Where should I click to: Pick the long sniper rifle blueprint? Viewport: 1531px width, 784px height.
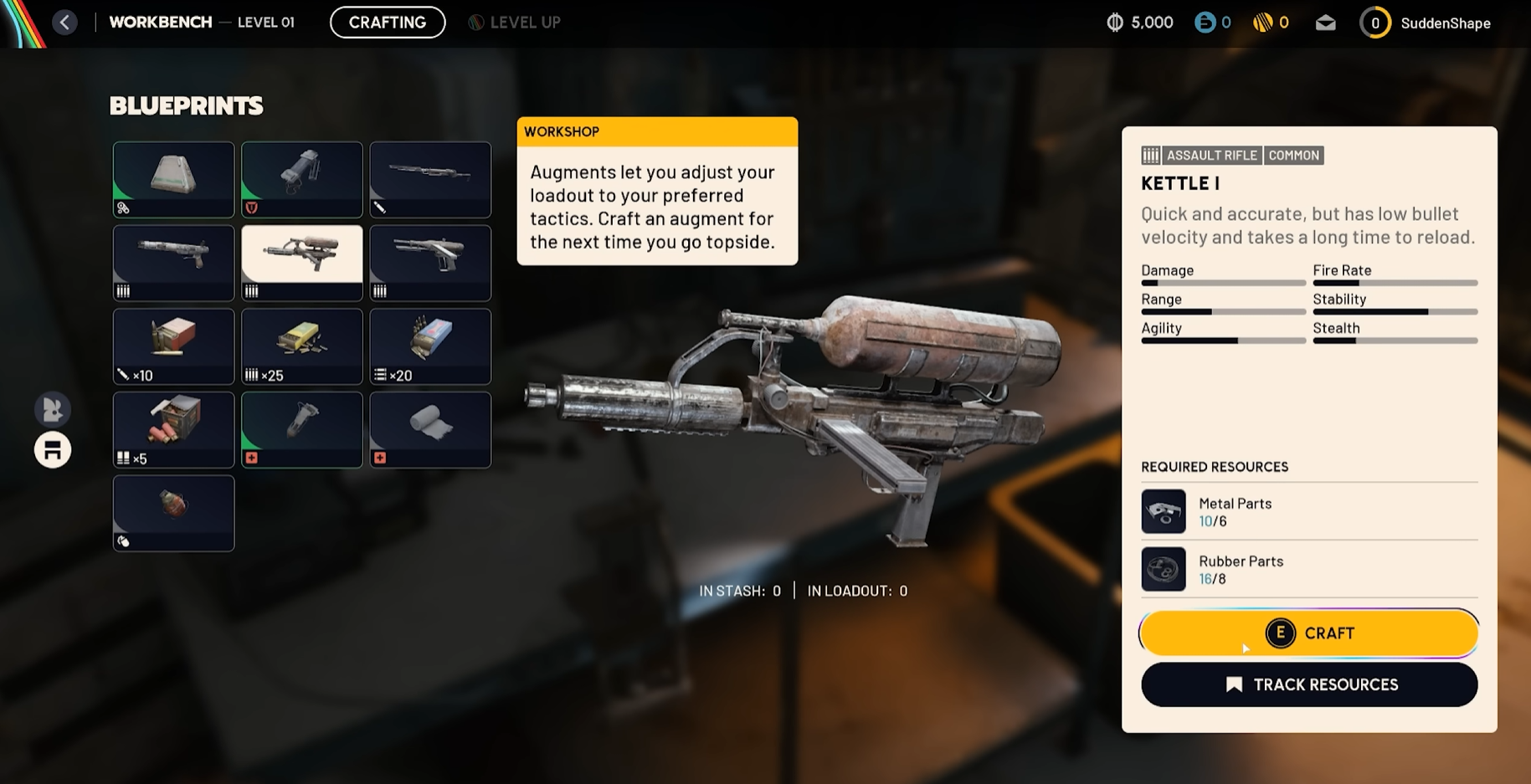pyautogui.click(x=430, y=179)
